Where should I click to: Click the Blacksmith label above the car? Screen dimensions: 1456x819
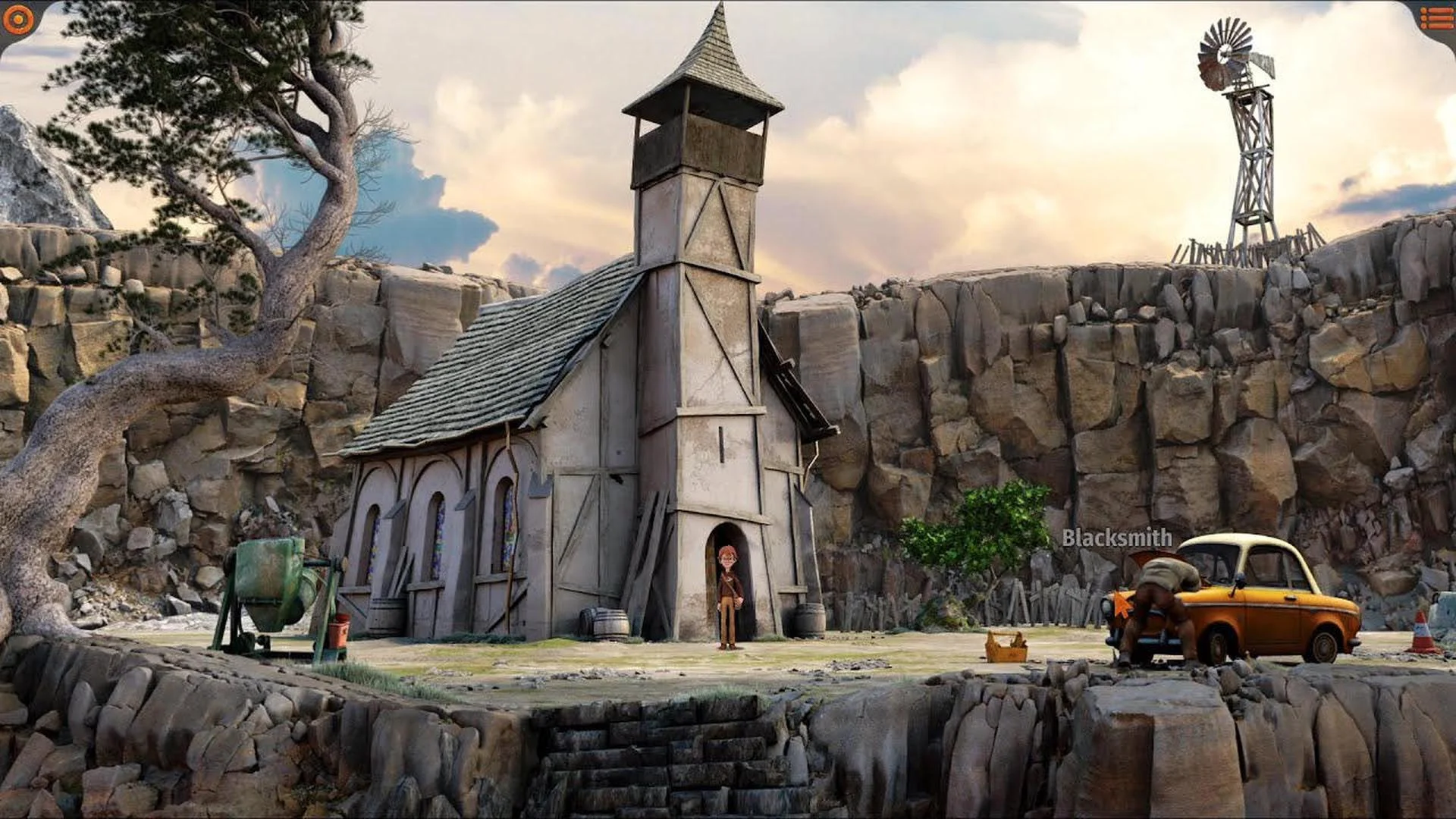(x=1116, y=540)
